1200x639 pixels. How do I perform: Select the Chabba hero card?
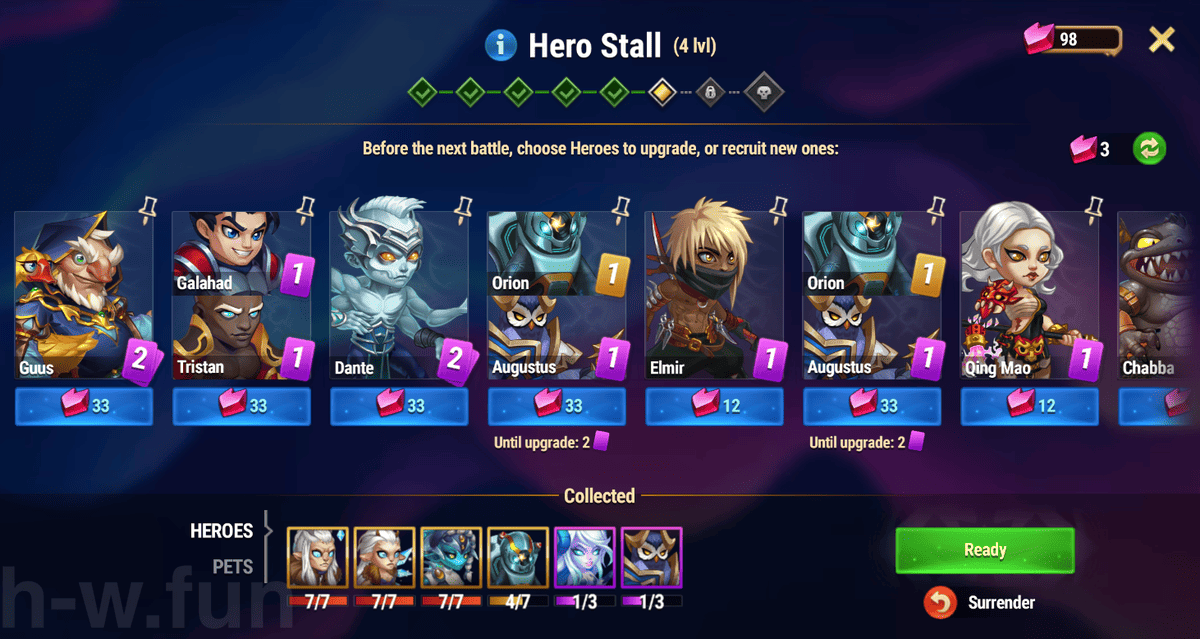pos(1160,295)
